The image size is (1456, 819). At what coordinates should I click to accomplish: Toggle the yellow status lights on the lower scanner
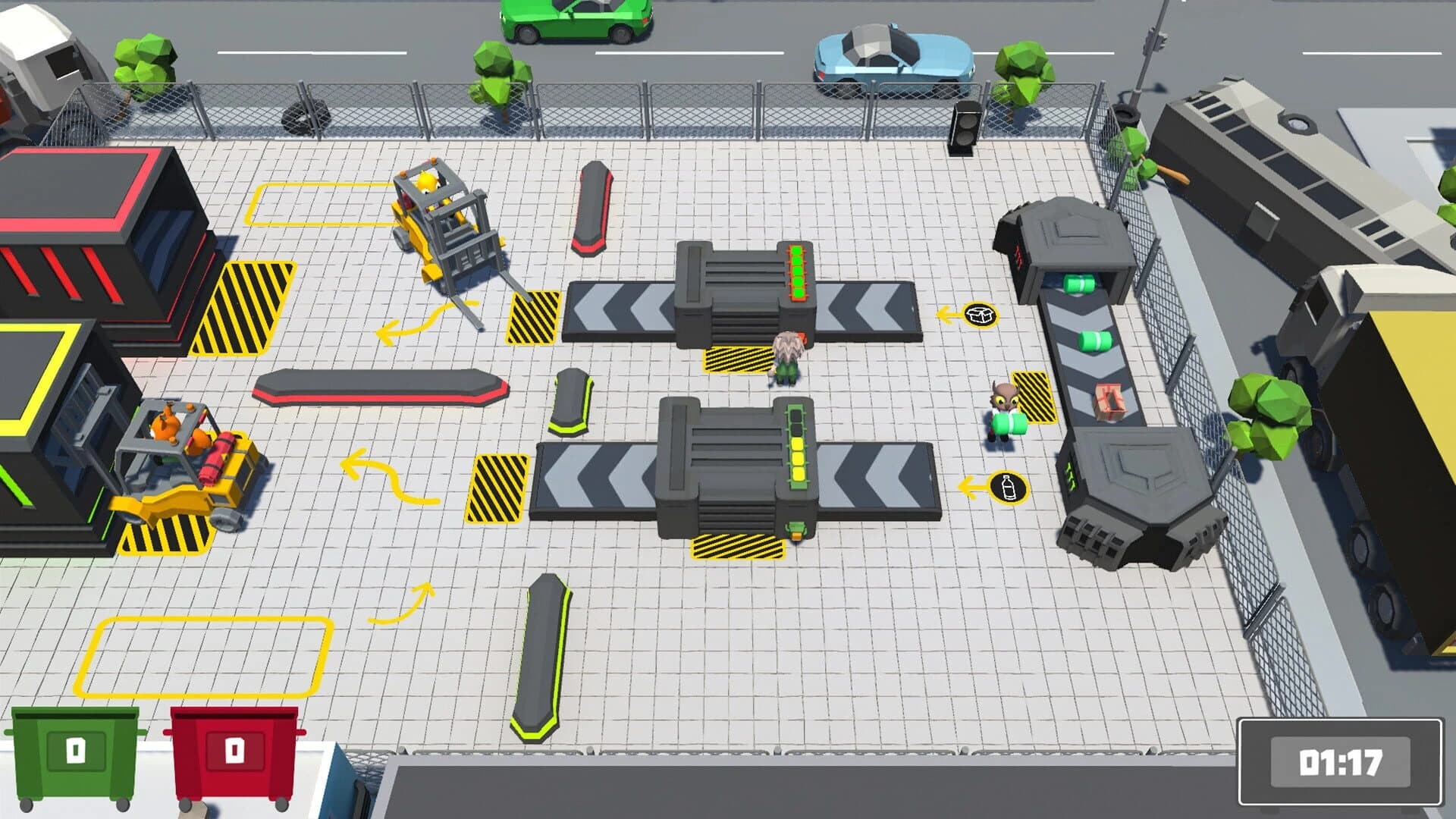tap(799, 455)
